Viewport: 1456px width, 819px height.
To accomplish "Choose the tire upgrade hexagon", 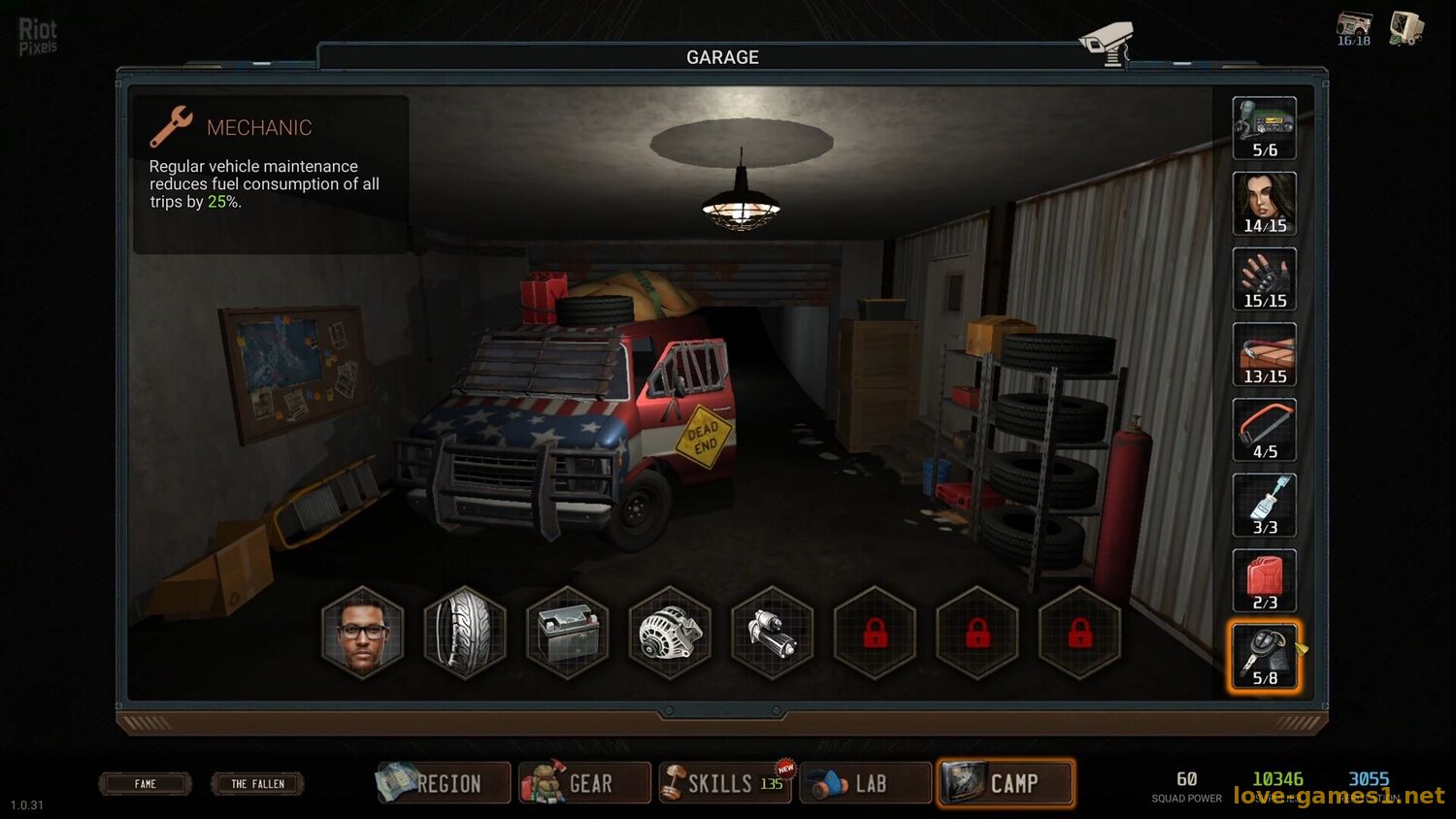I will tap(465, 633).
